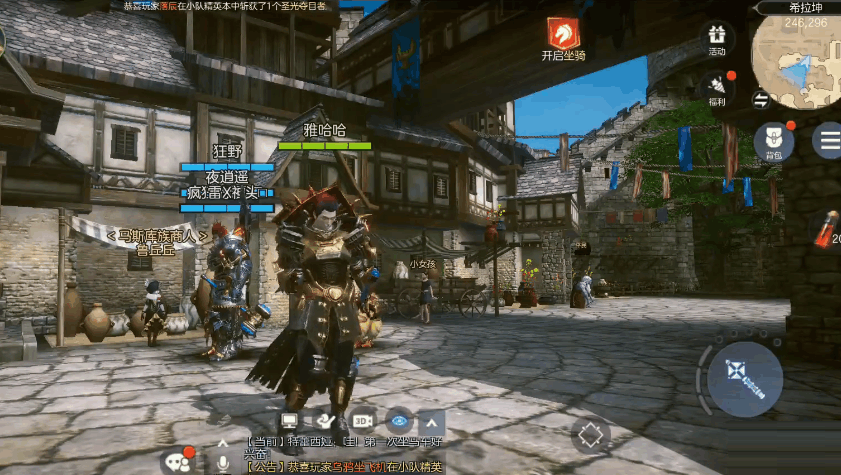The height and width of the screenshot is (475, 841).
Task: Open the 背包 backpack
Action: tap(773, 140)
